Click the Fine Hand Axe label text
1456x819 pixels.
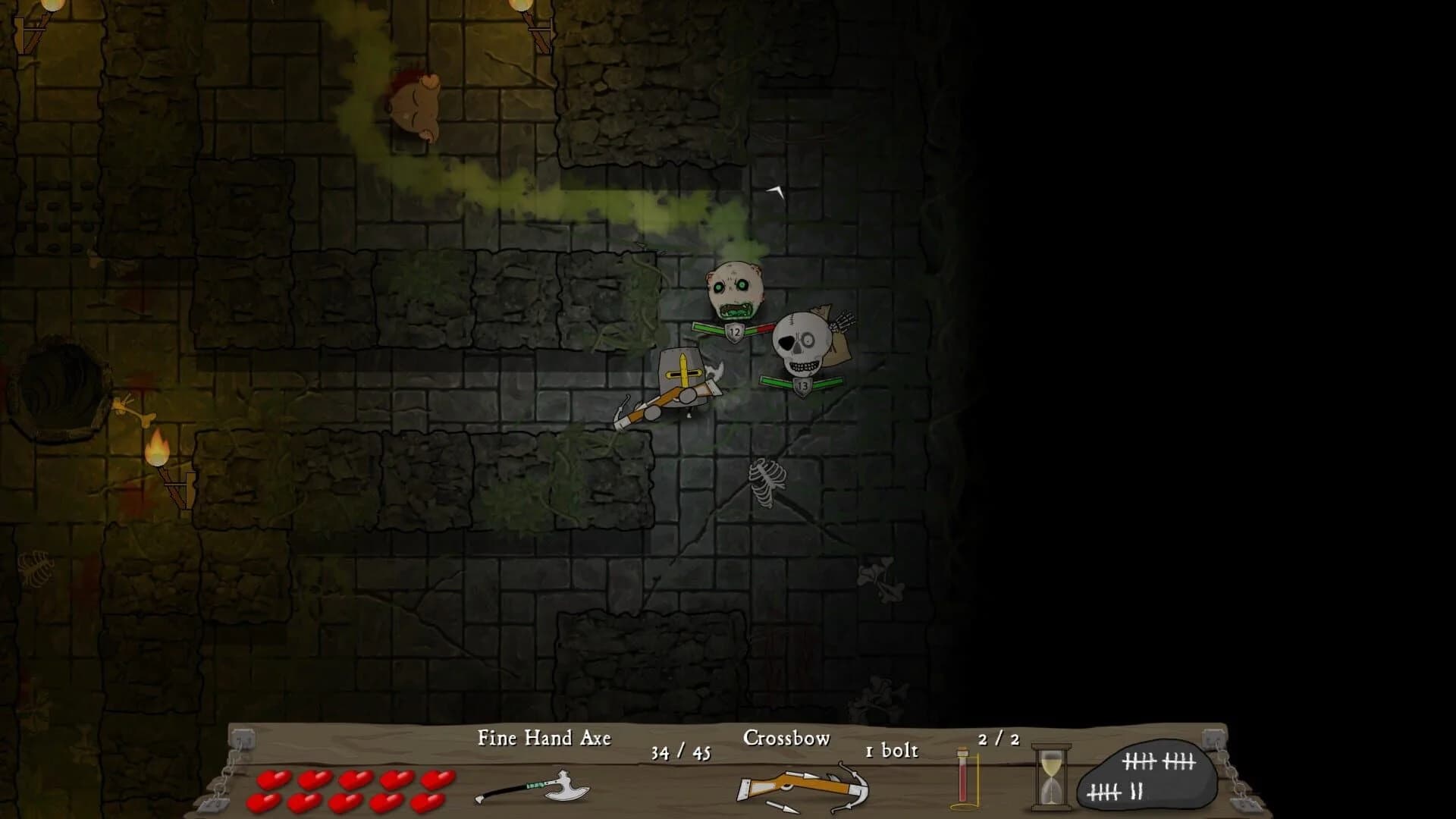pyautogui.click(x=544, y=736)
